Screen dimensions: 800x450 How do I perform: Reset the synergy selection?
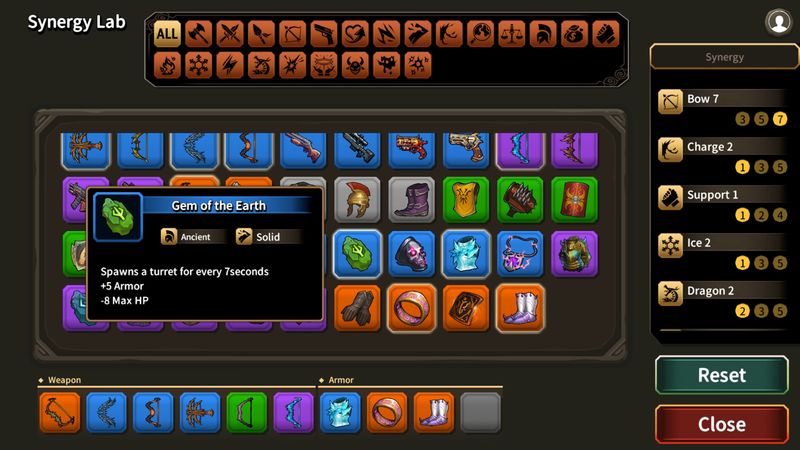pyautogui.click(x=721, y=375)
